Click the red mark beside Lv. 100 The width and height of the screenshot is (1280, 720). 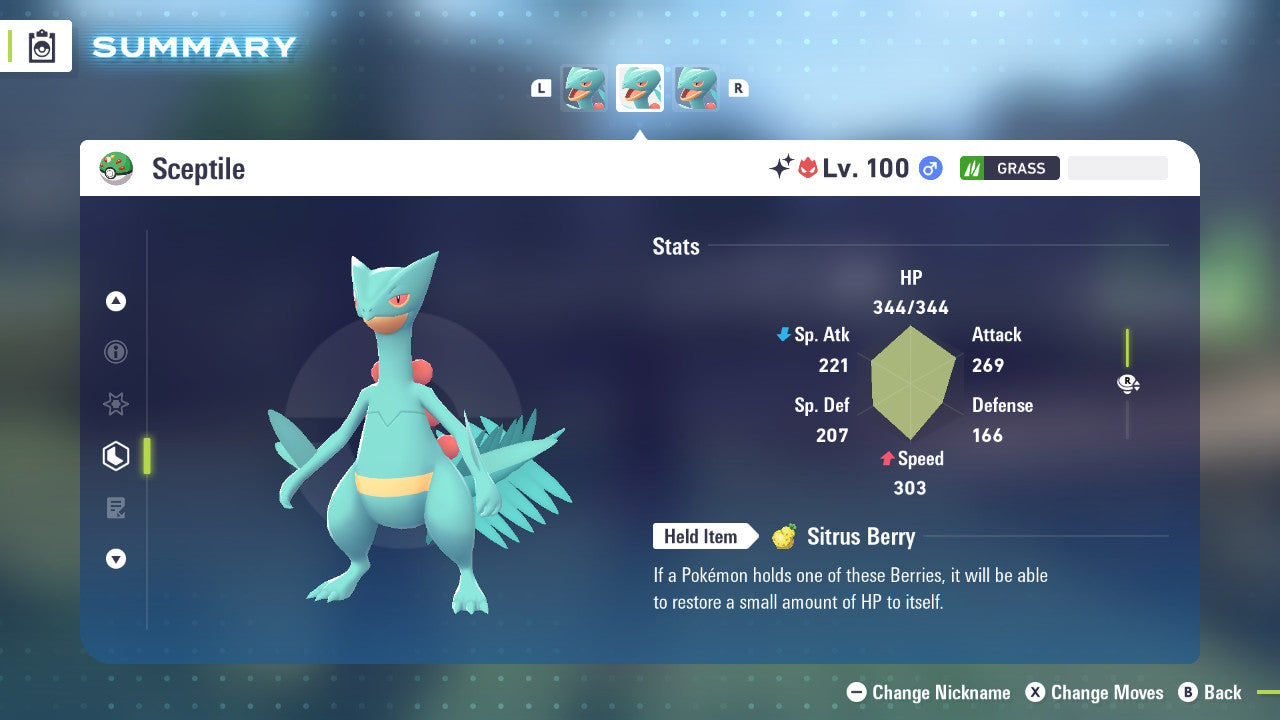click(810, 168)
